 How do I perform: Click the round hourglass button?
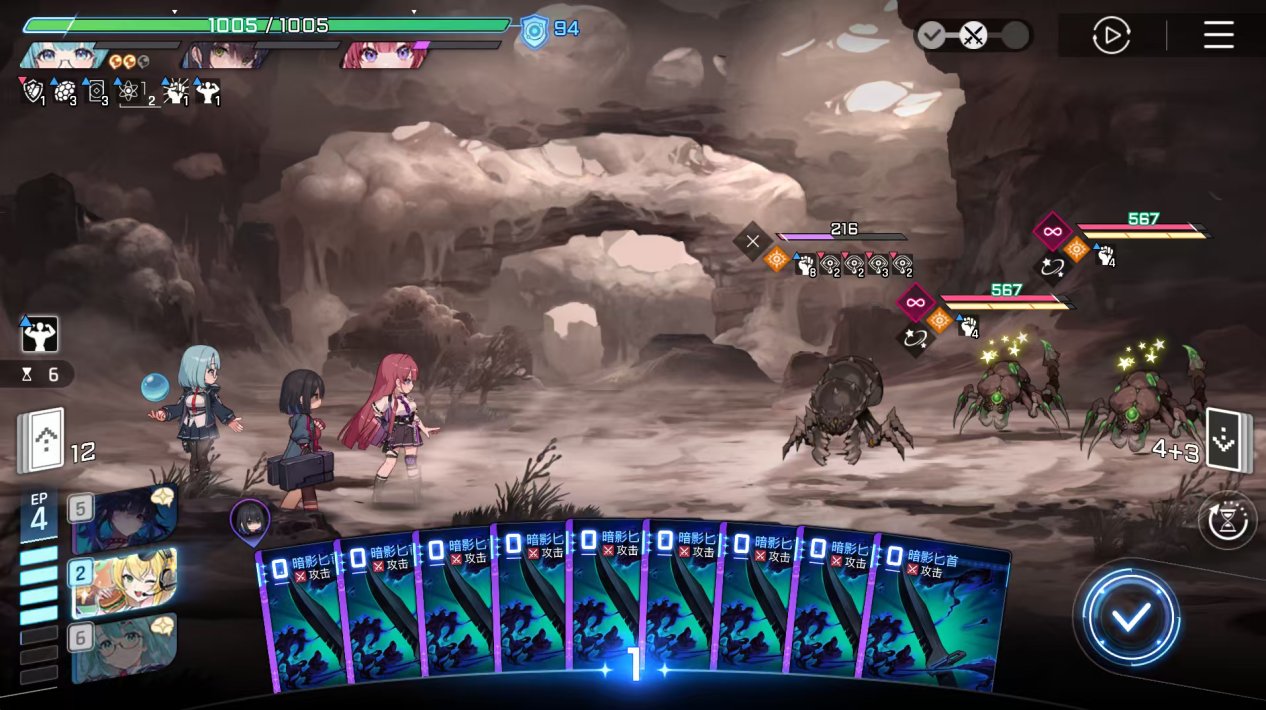1227,521
